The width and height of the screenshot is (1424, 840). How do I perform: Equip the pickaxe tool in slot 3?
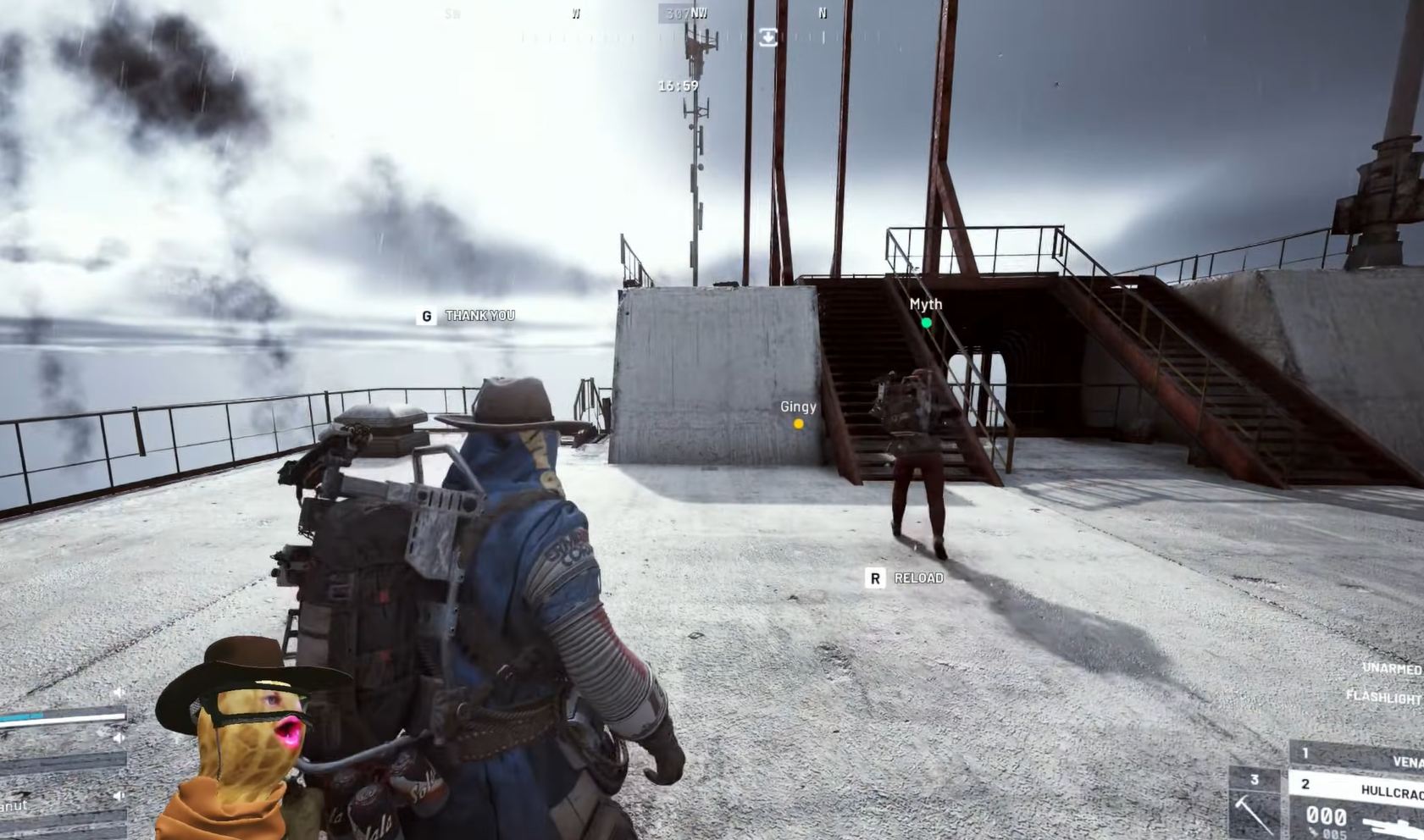[x=1253, y=804]
